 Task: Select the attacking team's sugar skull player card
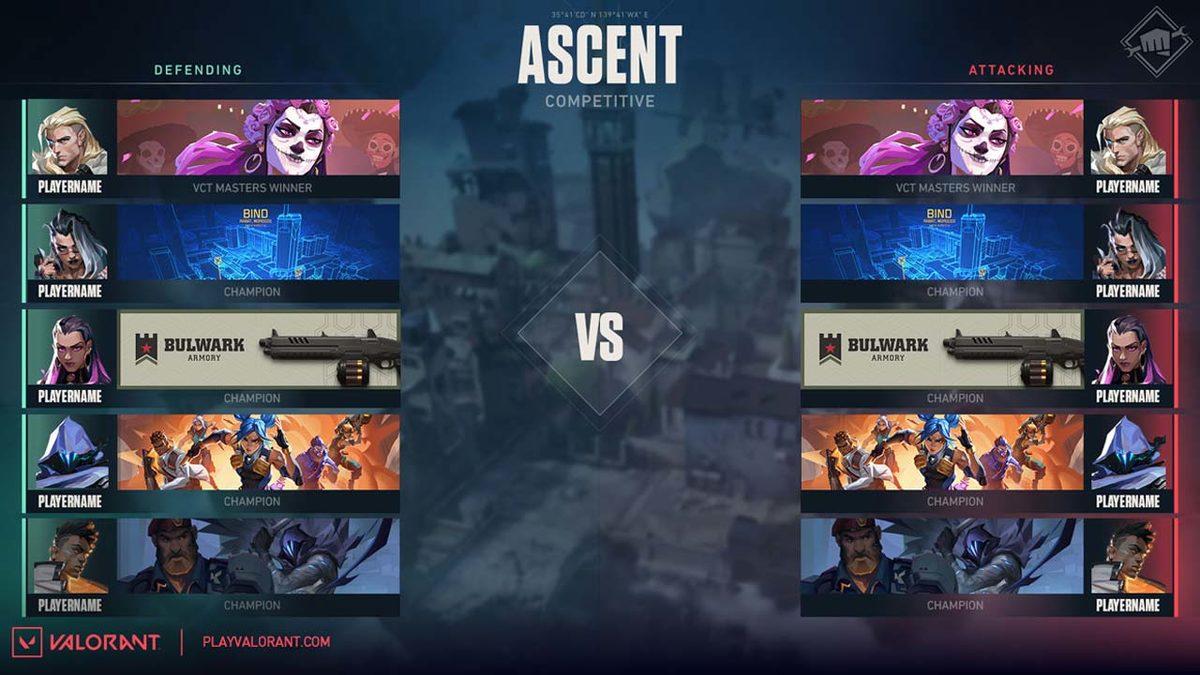942,137
